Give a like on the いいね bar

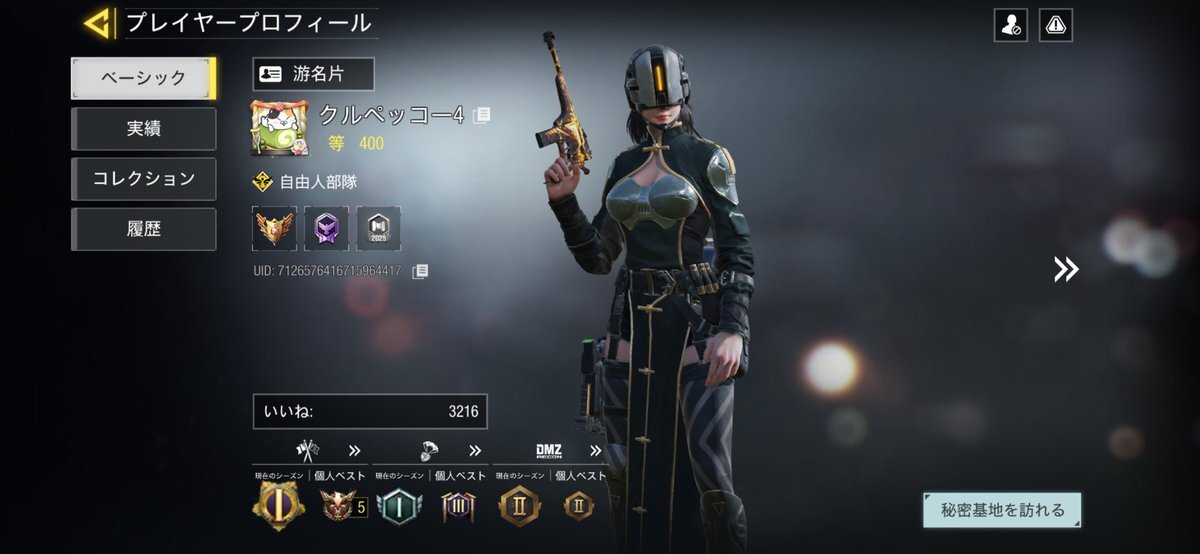coord(370,411)
